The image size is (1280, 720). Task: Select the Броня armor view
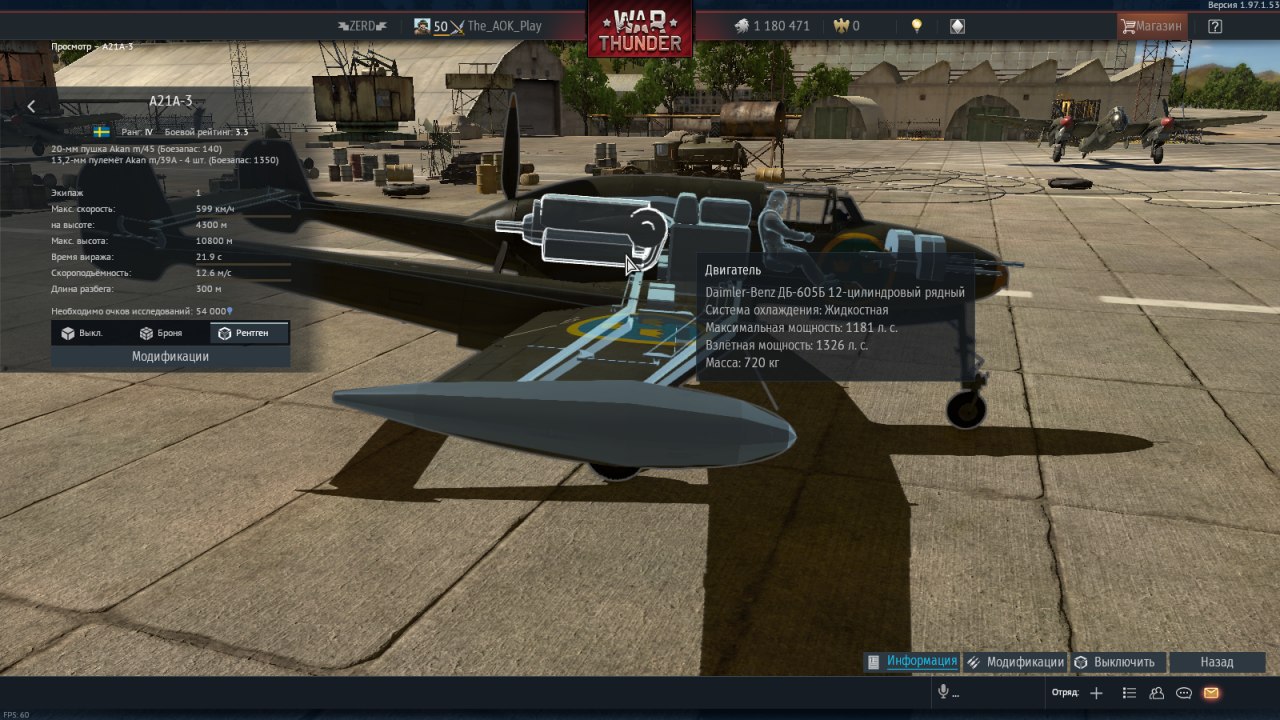click(161, 333)
